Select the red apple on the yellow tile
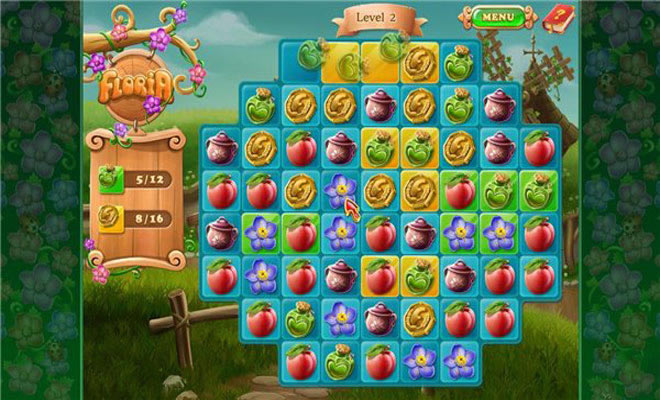 [380, 274]
